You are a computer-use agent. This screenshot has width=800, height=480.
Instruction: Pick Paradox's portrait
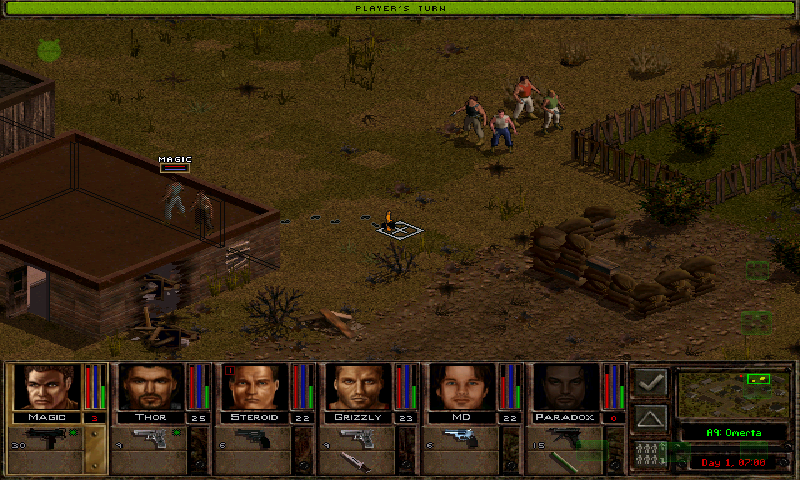tap(566, 387)
